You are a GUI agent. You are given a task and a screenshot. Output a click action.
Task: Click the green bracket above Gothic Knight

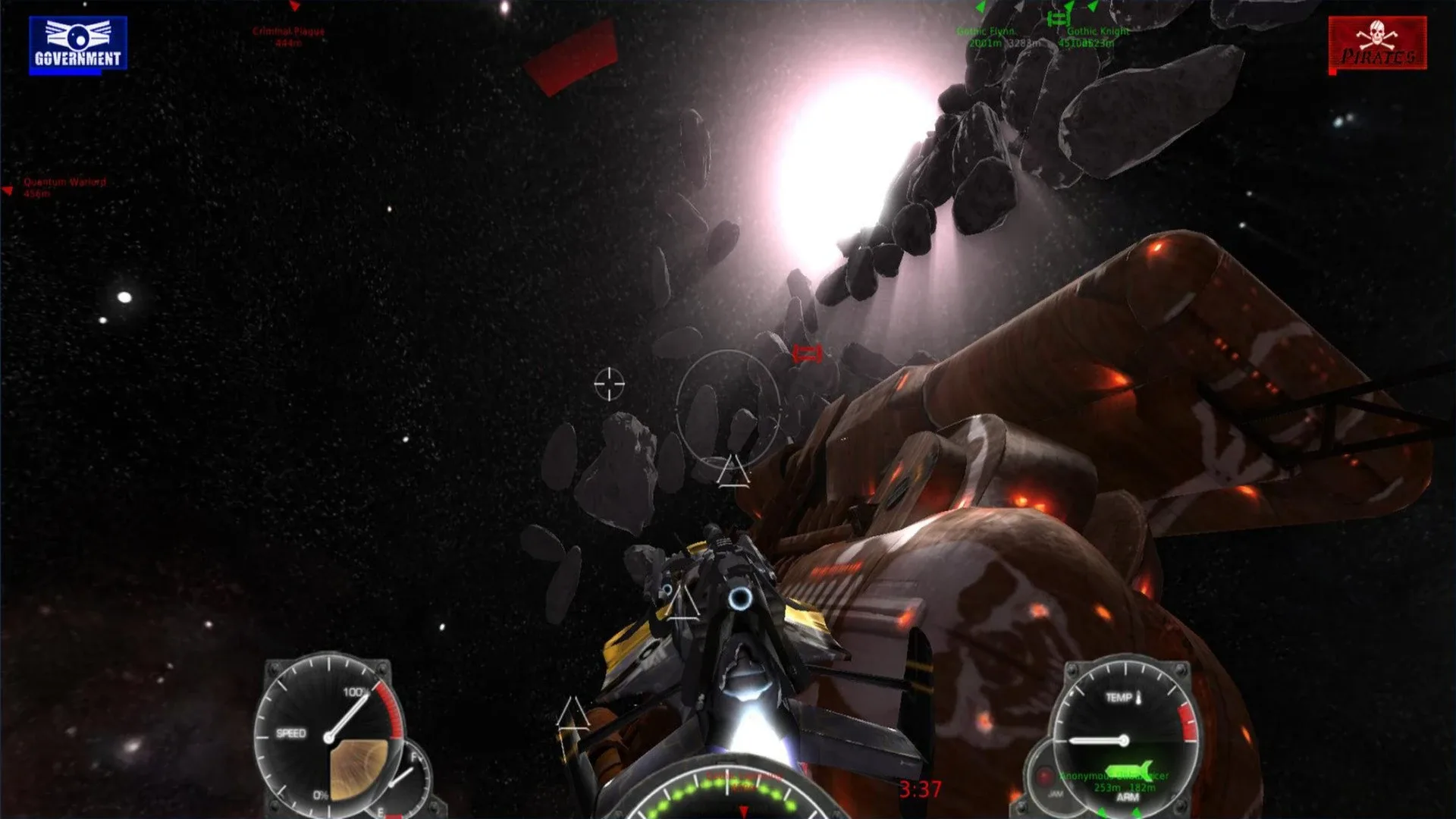1058,19
